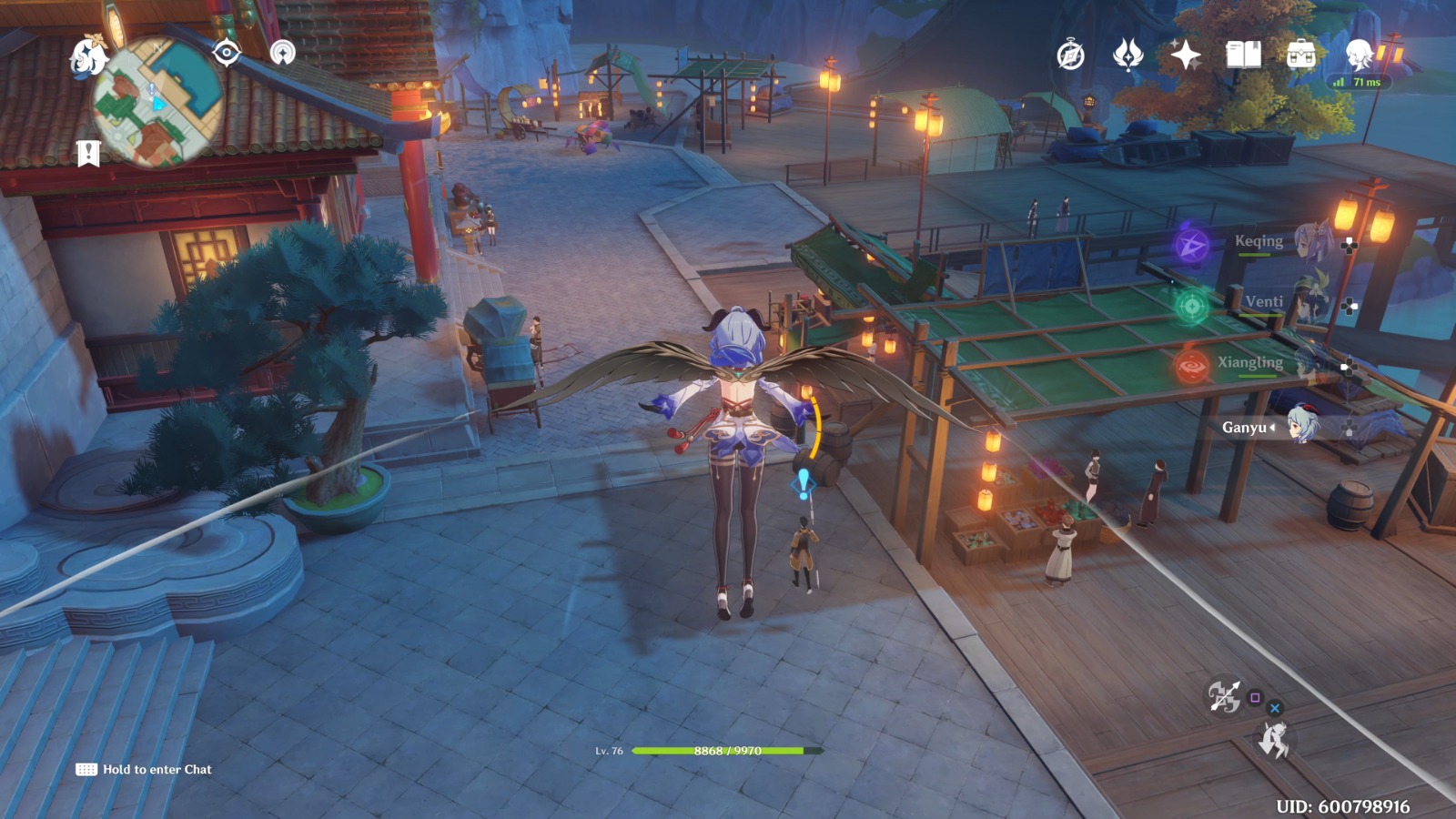1456x819 pixels.
Task: Open the Adventurer Handbook book icon
Action: 1243,56
